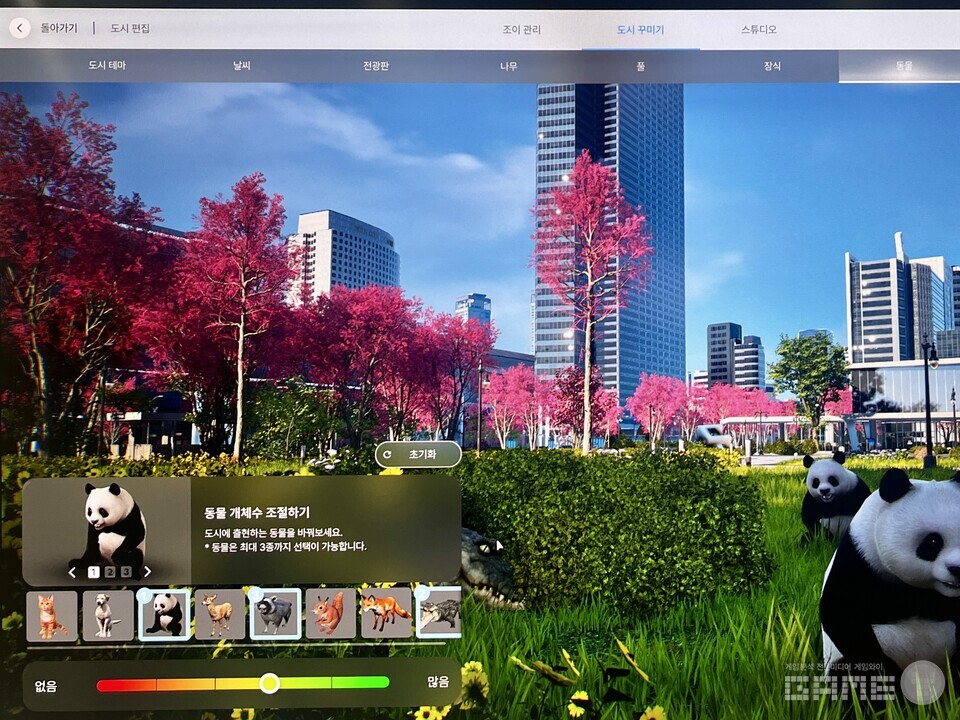Click the 초기화 reset button
The width and height of the screenshot is (960, 720).
[417, 454]
